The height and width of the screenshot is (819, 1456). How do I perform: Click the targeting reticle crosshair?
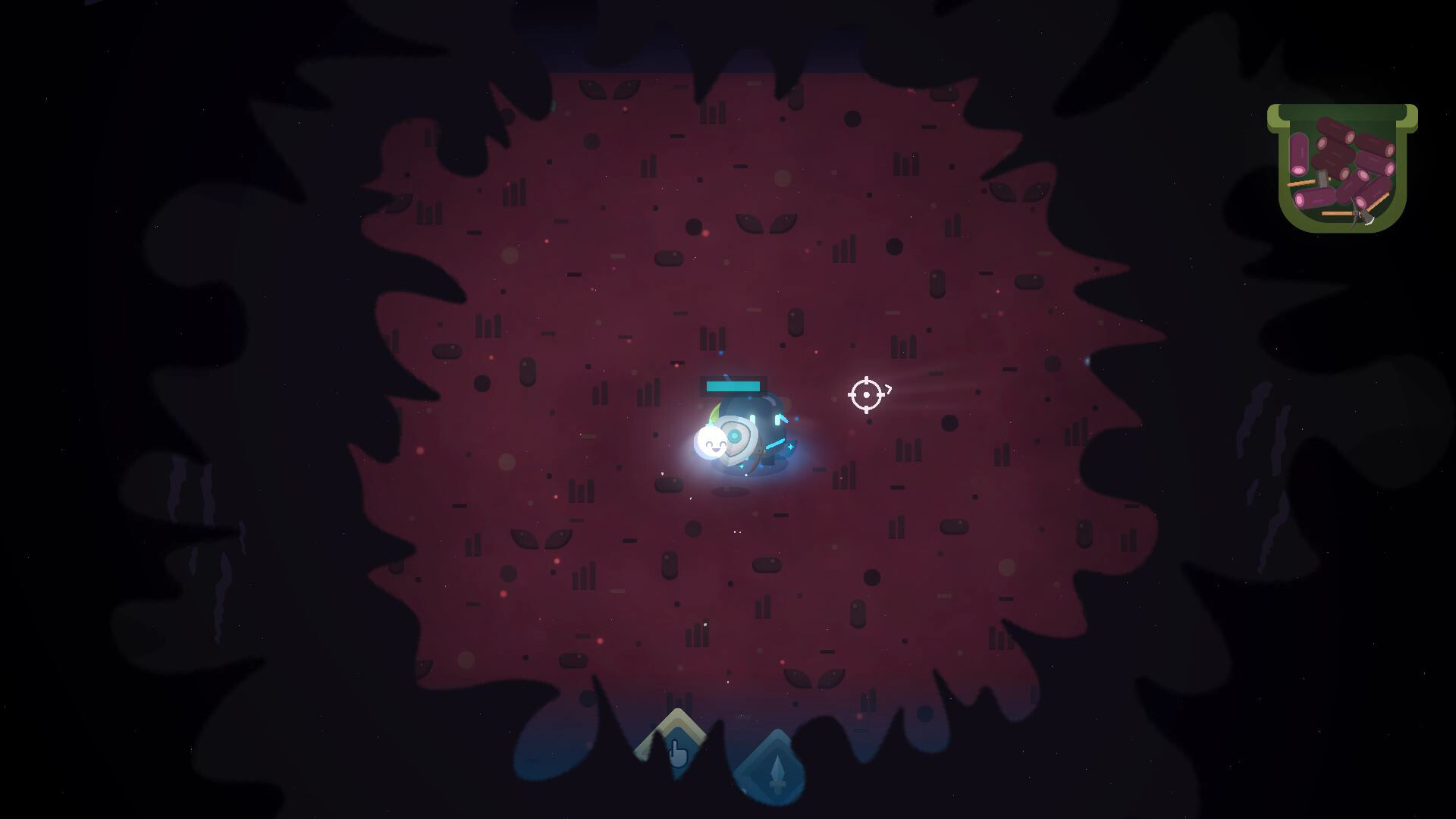point(866,396)
